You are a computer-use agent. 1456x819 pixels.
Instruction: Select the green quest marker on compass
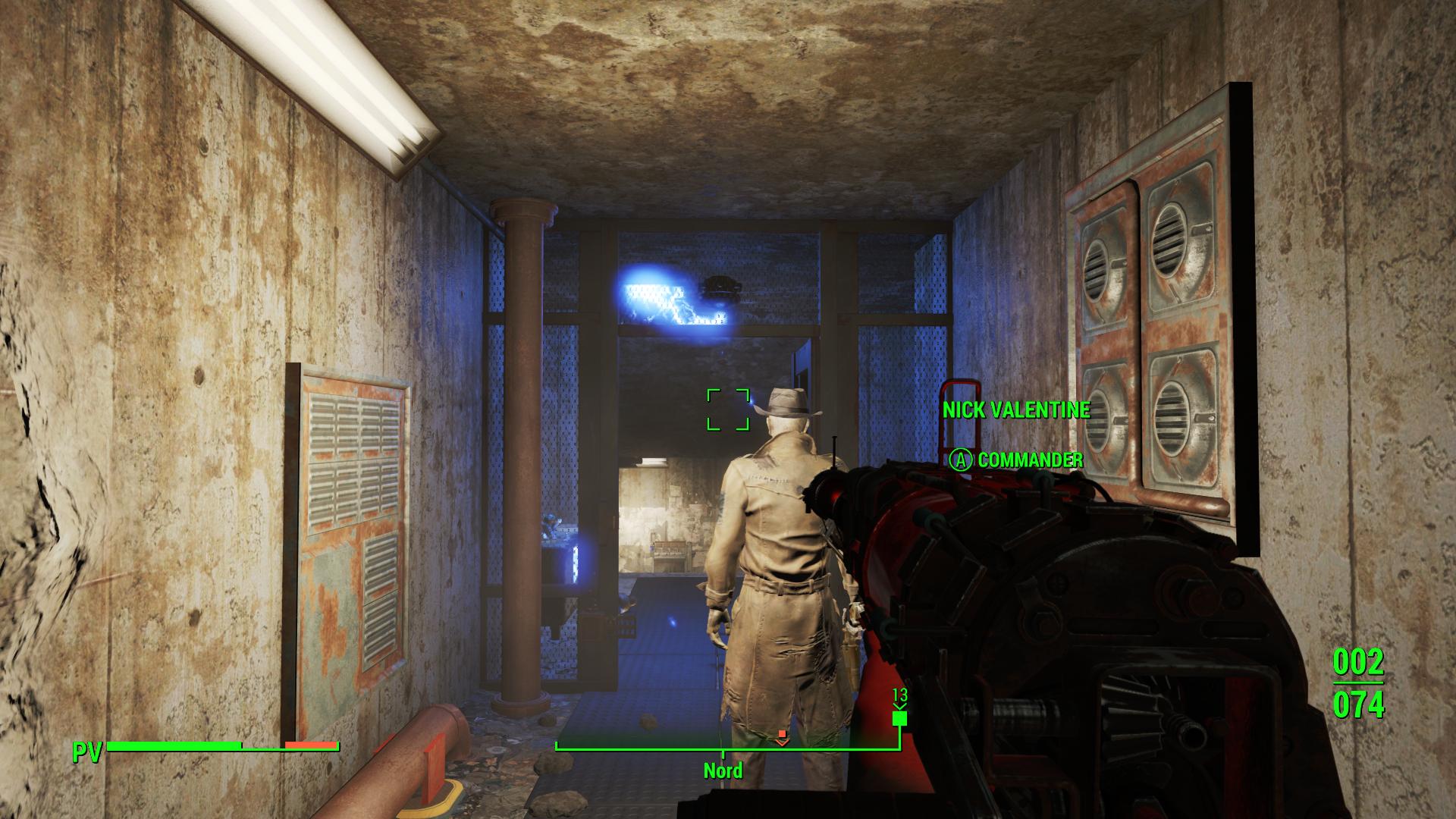[x=899, y=717]
